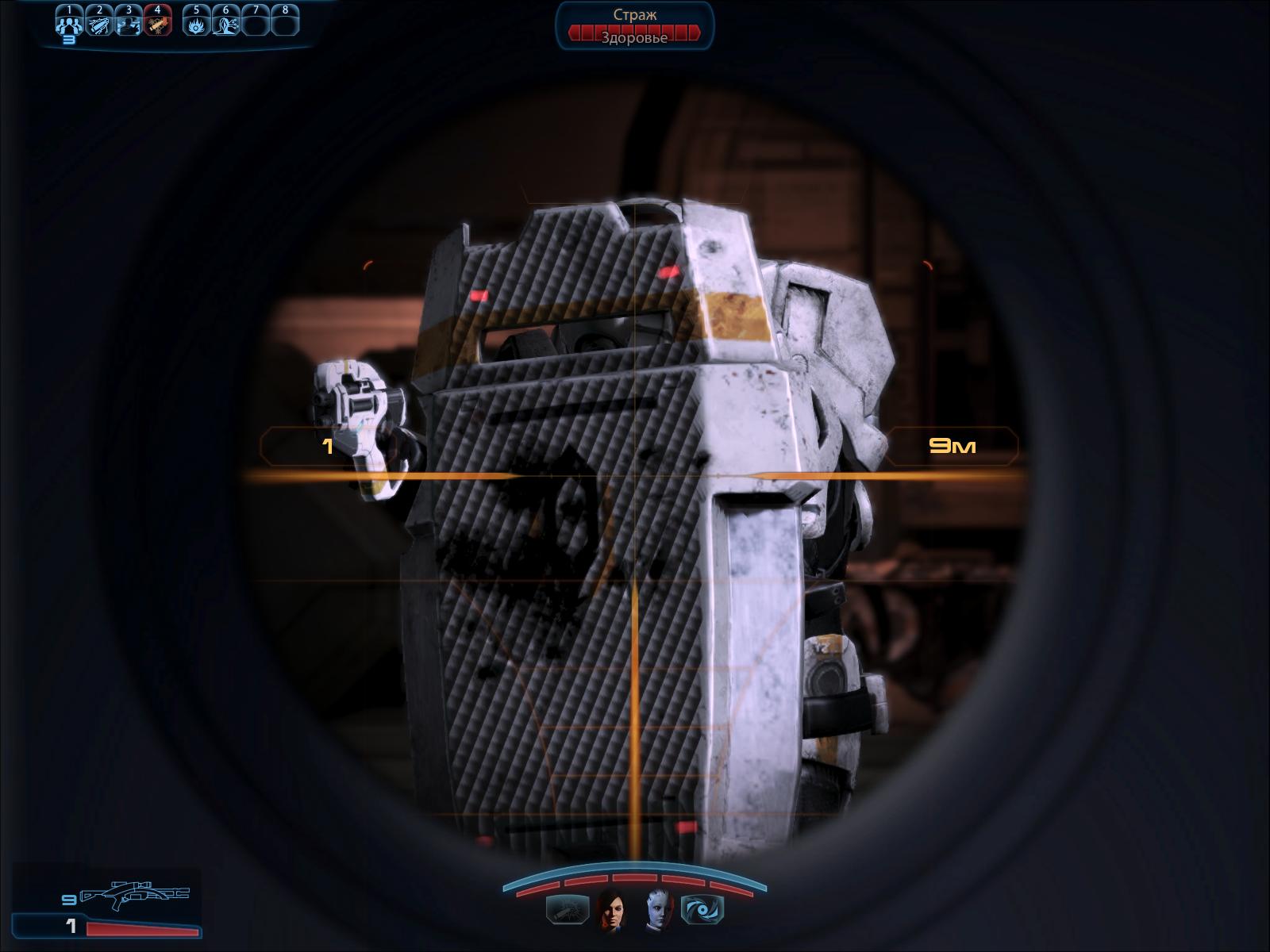Select Liara's blue asari portrait
The height and width of the screenshot is (952, 1270).
[x=657, y=909]
